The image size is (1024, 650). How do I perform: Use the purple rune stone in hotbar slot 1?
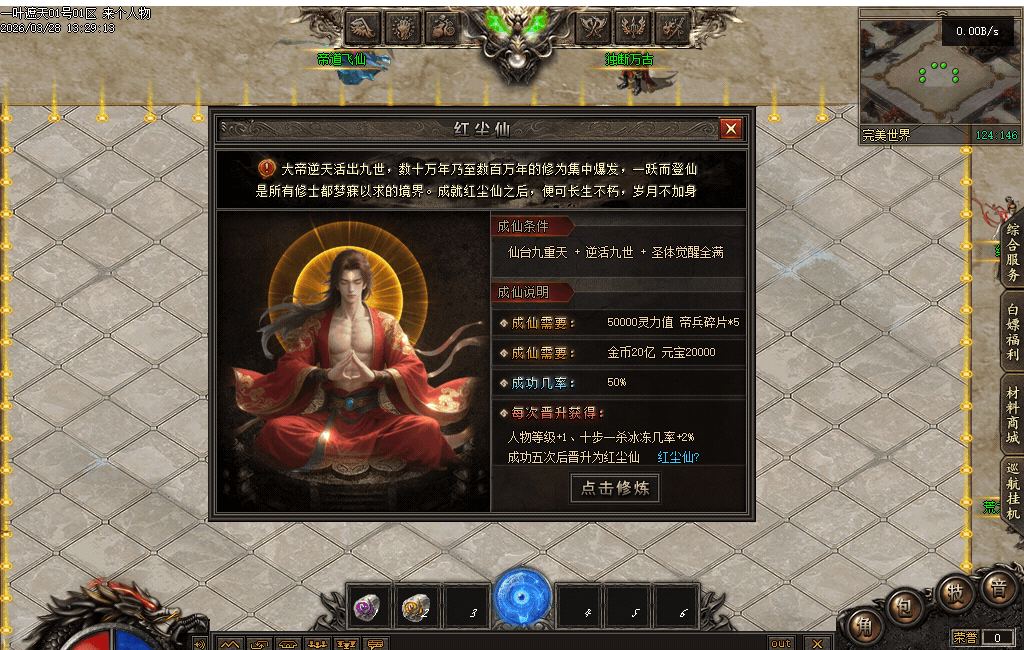[367, 606]
